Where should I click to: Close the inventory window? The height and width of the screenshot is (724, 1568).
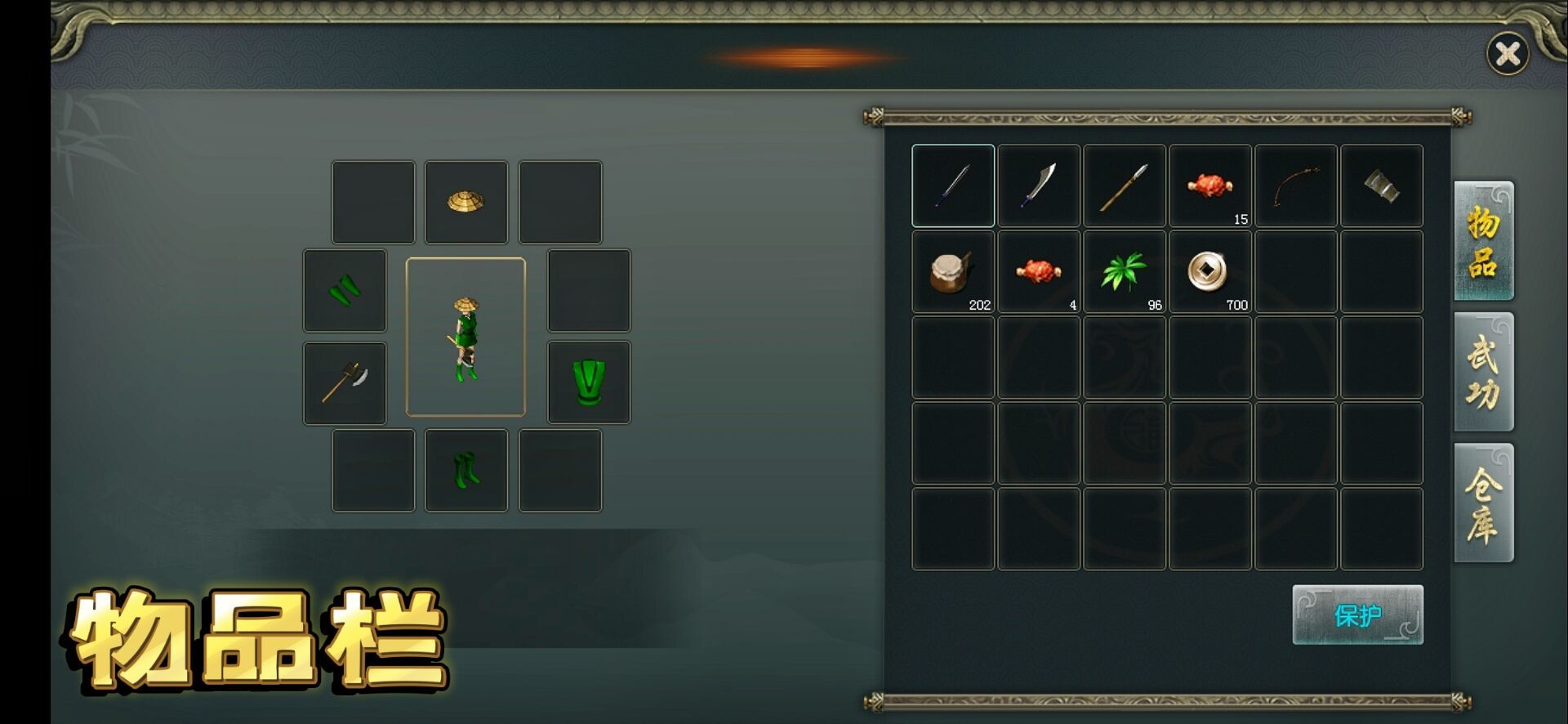pos(1507,54)
